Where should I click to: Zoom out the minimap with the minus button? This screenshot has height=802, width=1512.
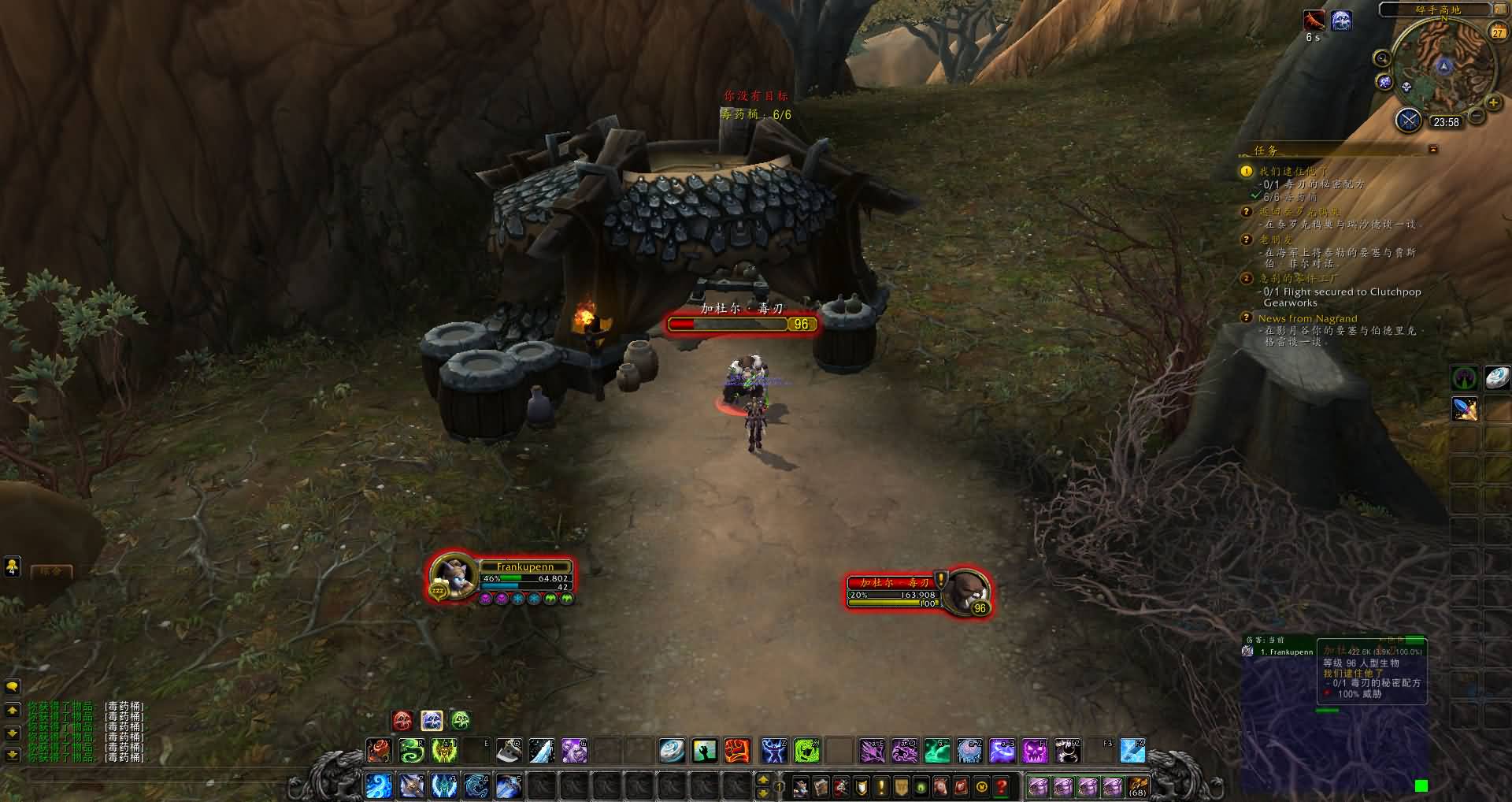click(x=1477, y=117)
